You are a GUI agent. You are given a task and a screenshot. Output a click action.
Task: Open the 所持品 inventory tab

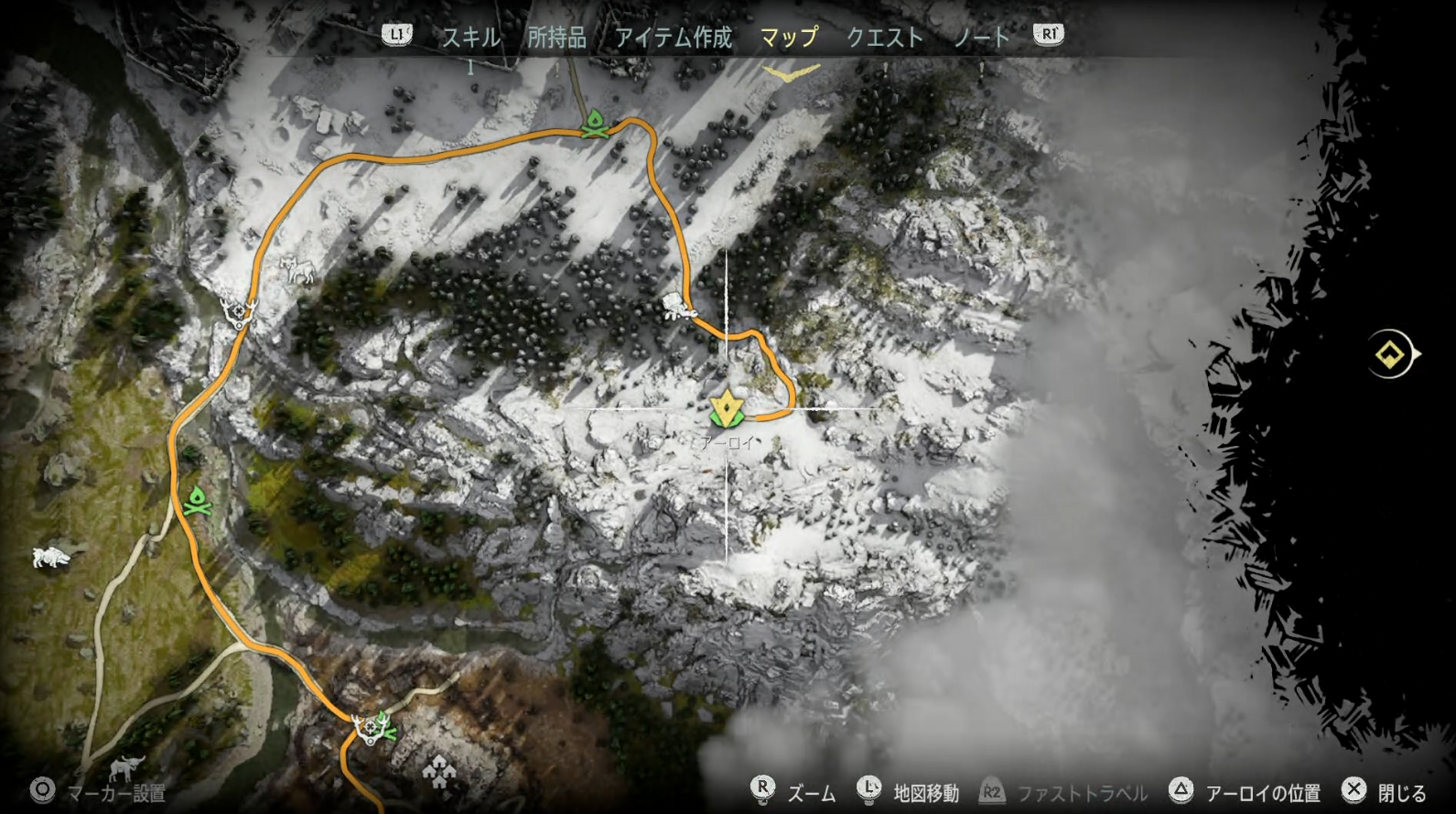[556, 37]
